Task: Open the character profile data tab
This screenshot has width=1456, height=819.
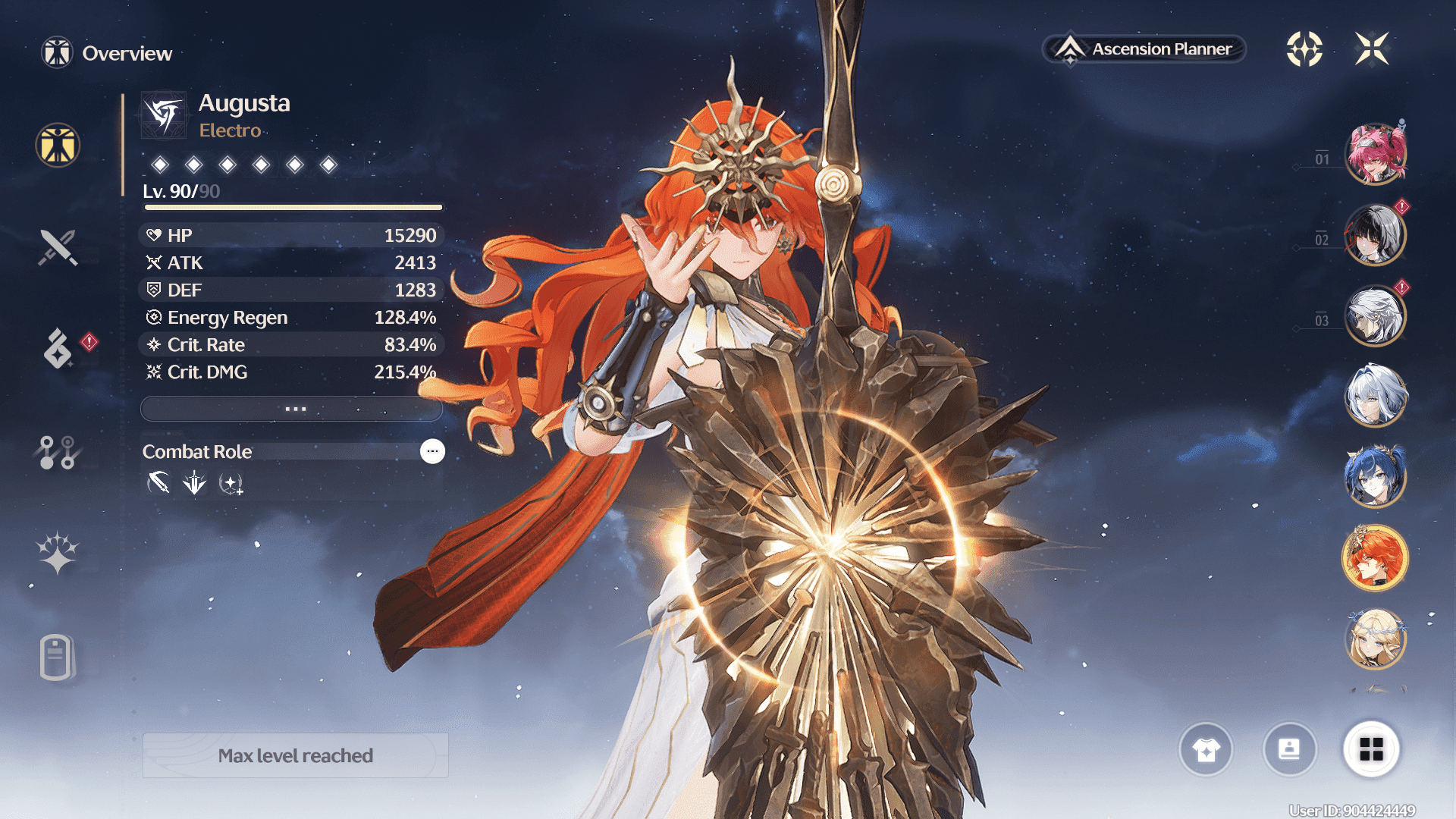Action: (x=56, y=657)
